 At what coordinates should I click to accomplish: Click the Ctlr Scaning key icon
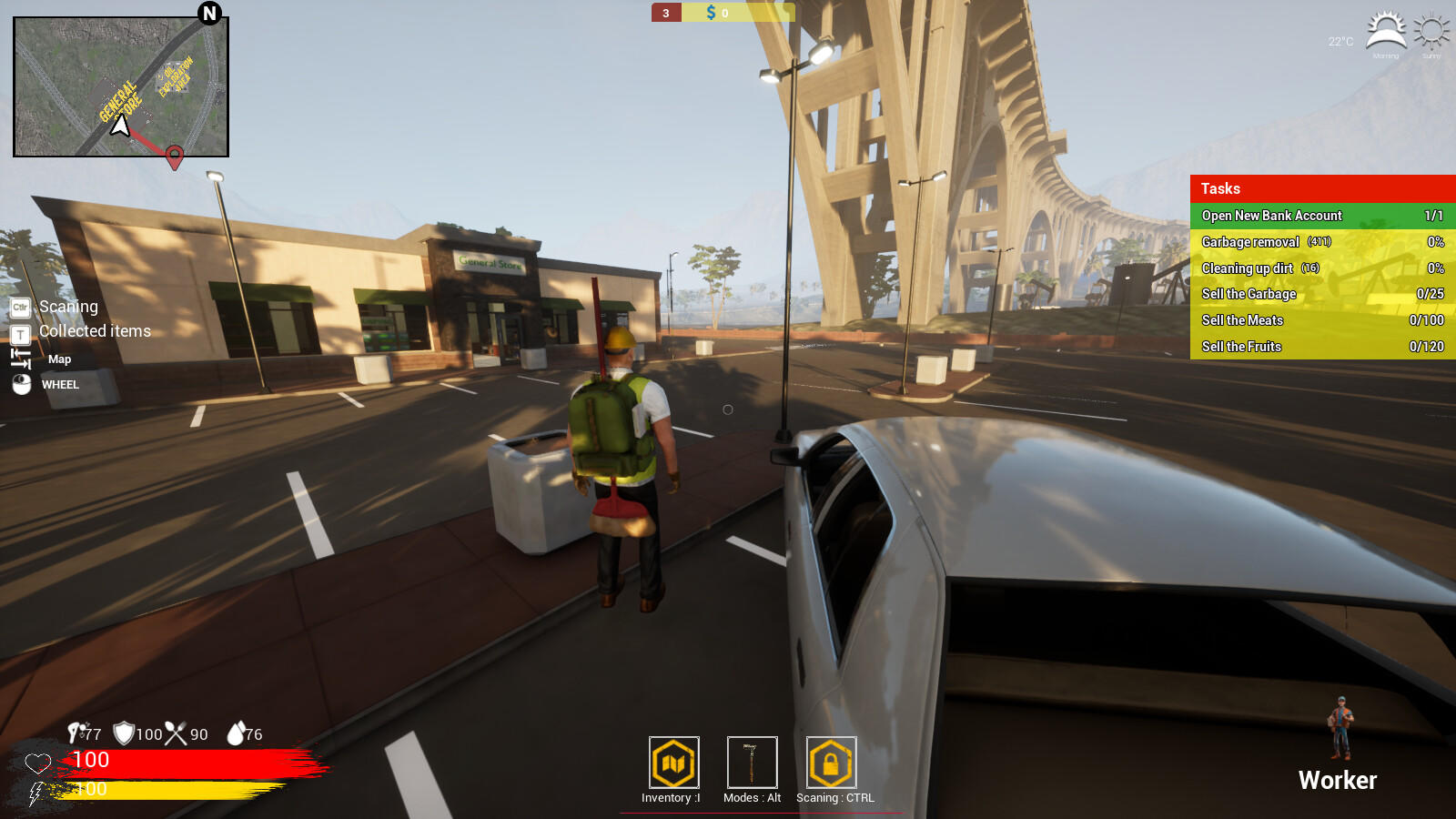18,308
